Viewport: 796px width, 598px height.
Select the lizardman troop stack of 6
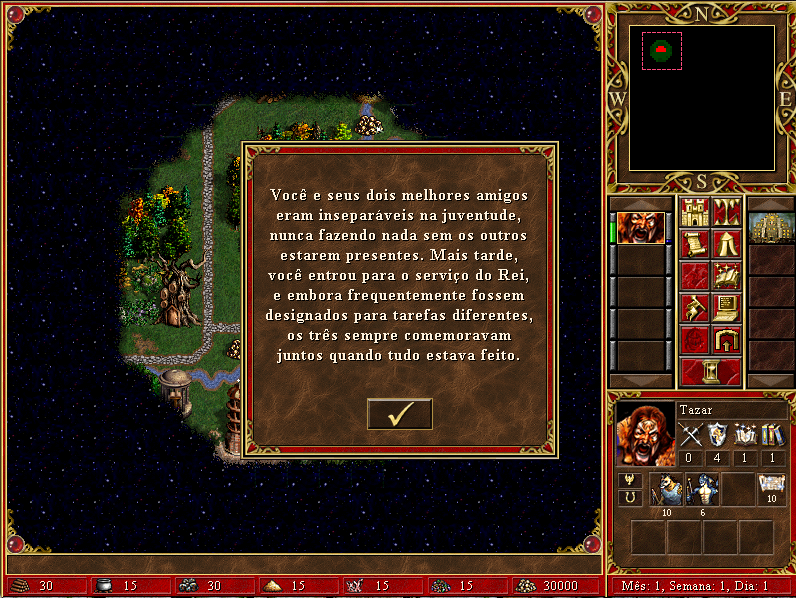pyautogui.click(x=701, y=490)
